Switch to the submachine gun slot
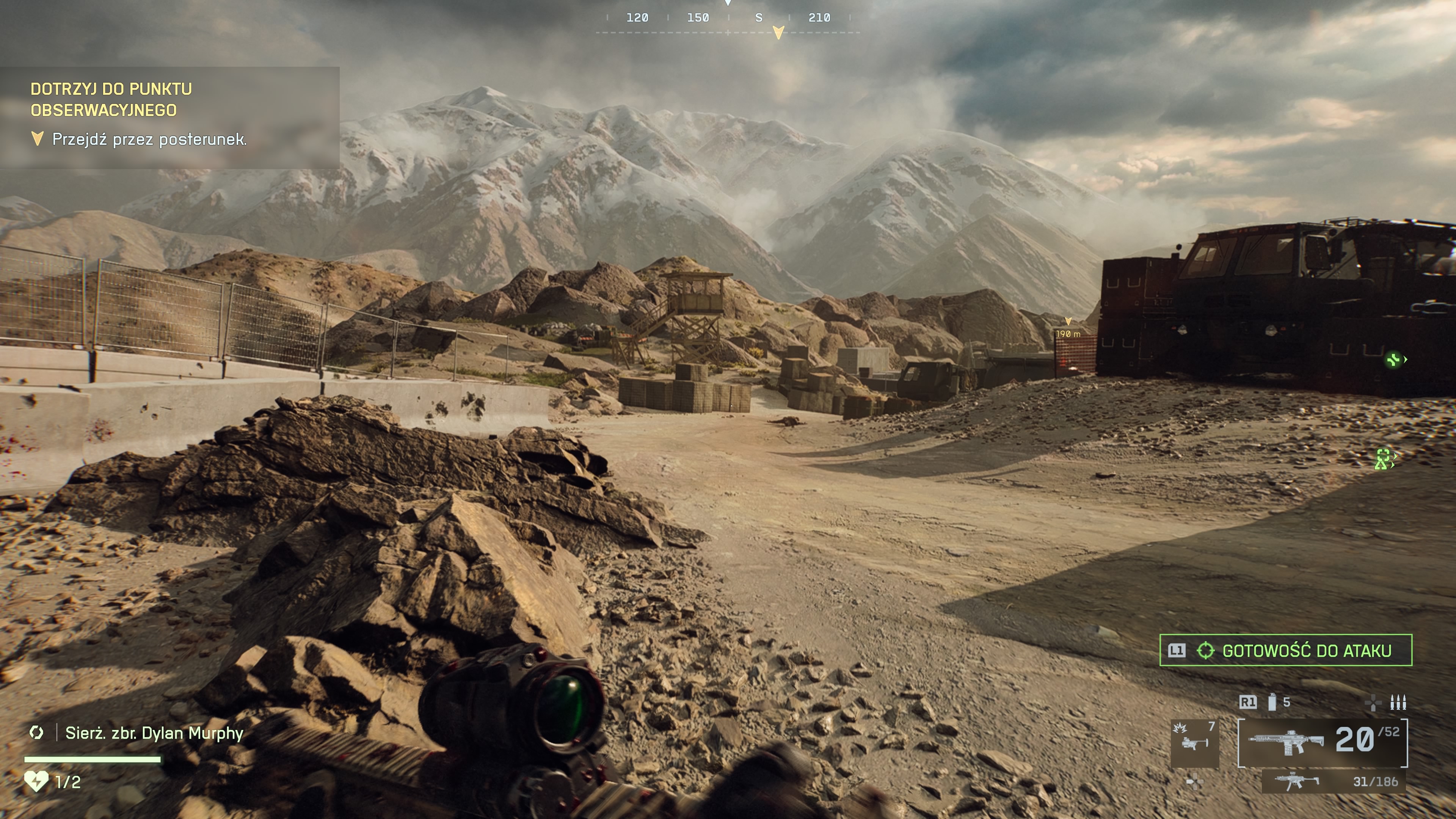The image size is (1456, 819). click(x=1334, y=782)
